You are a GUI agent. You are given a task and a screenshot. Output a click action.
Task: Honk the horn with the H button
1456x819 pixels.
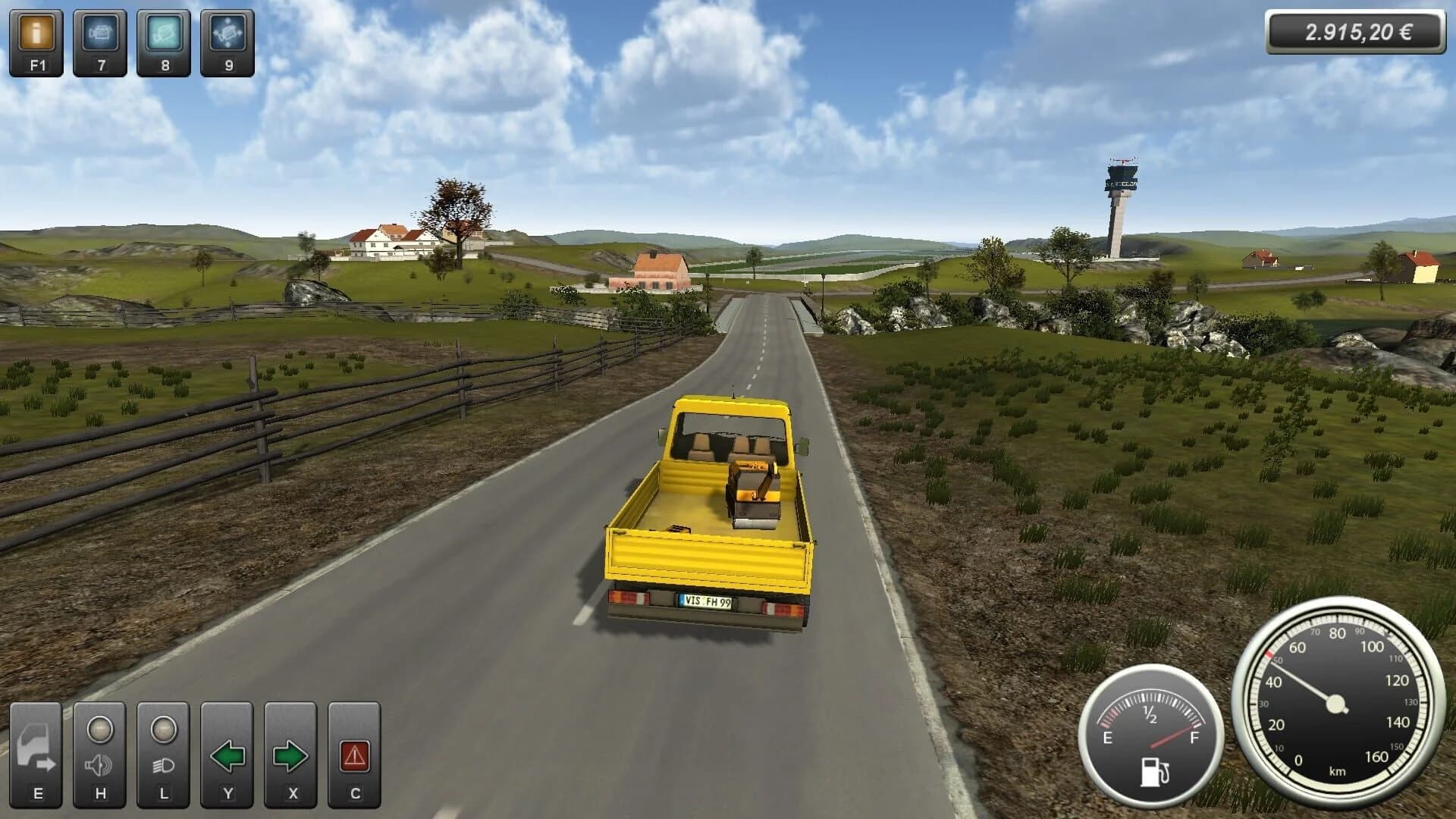pos(99,749)
